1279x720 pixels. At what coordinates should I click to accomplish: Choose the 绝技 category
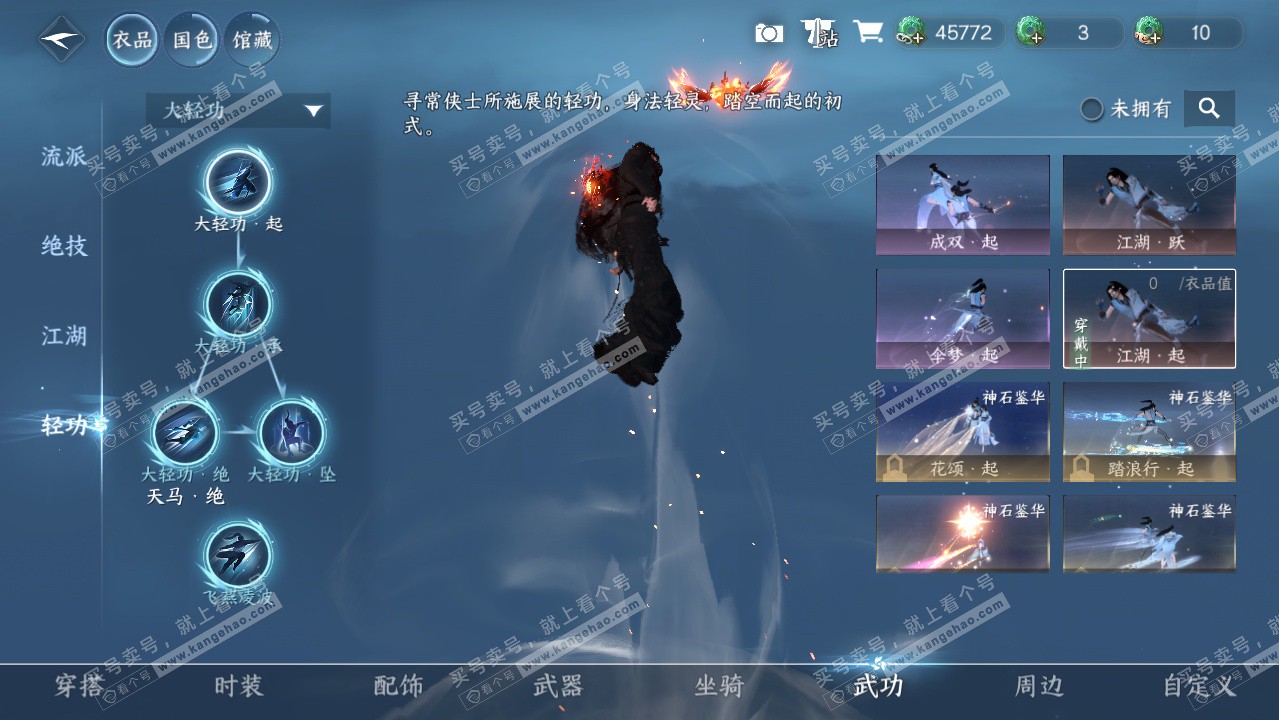tap(64, 246)
